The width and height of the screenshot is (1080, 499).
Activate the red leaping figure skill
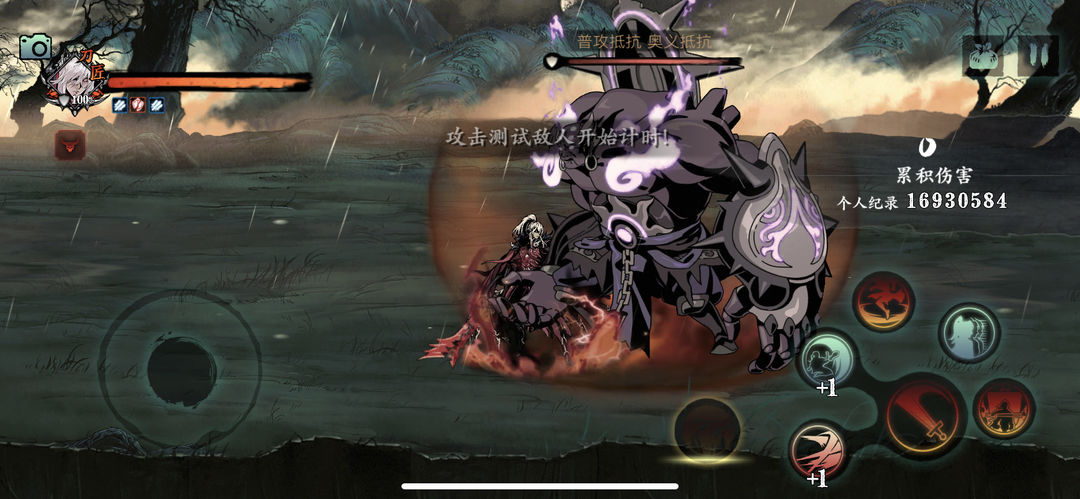tap(883, 302)
